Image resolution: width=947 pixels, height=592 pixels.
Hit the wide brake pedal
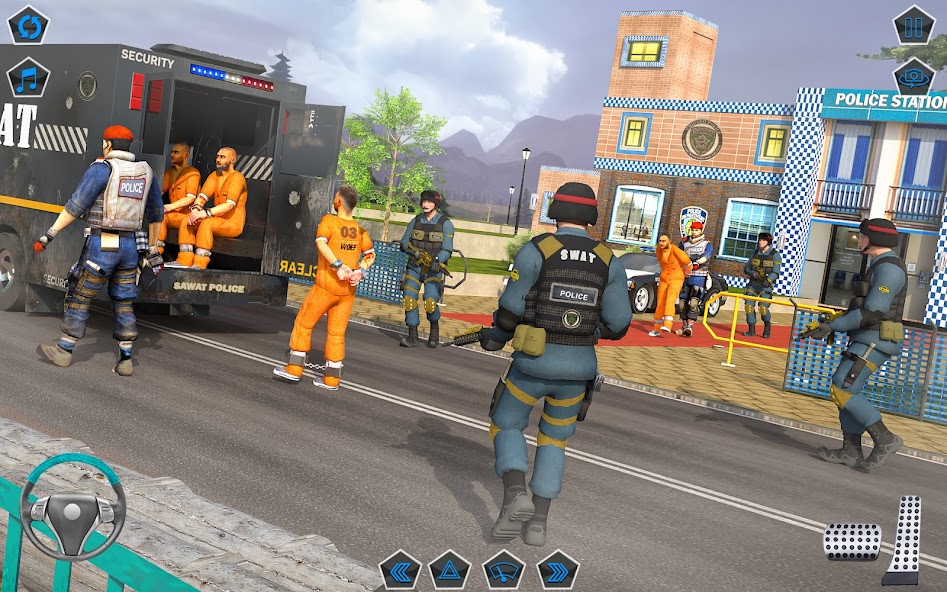click(x=851, y=541)
